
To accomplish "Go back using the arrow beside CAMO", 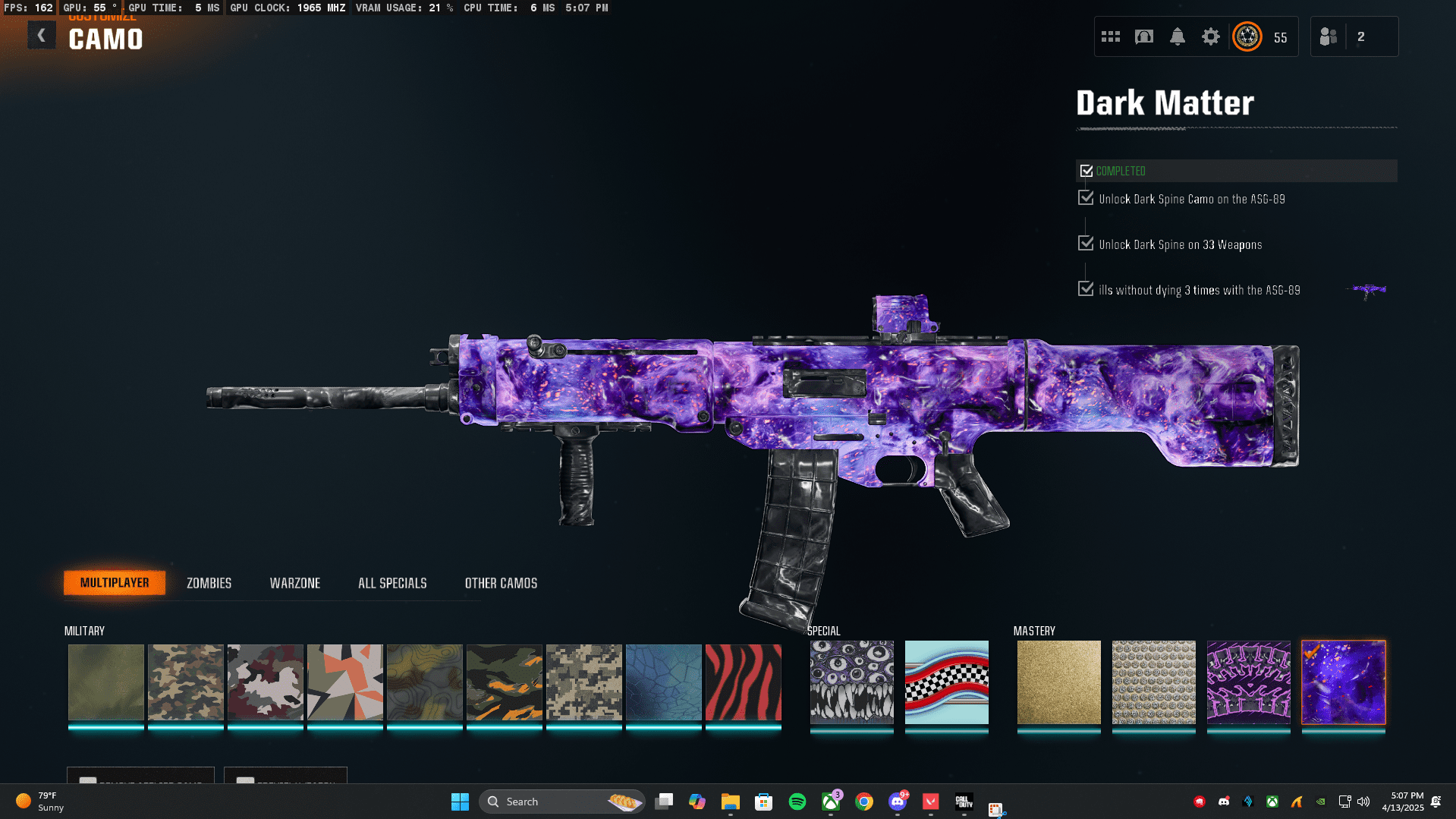I will click(x=42, y=36).
